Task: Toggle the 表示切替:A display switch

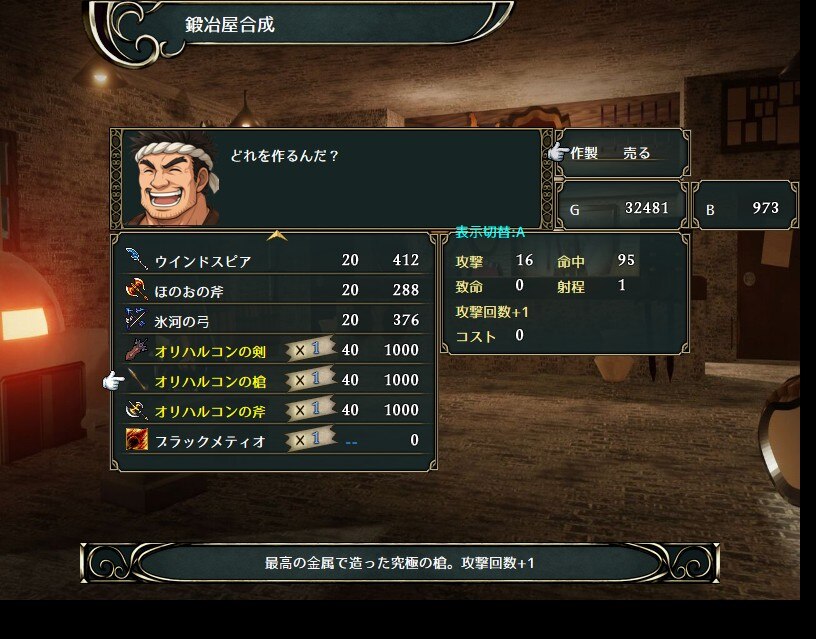Action: point(491,232)
